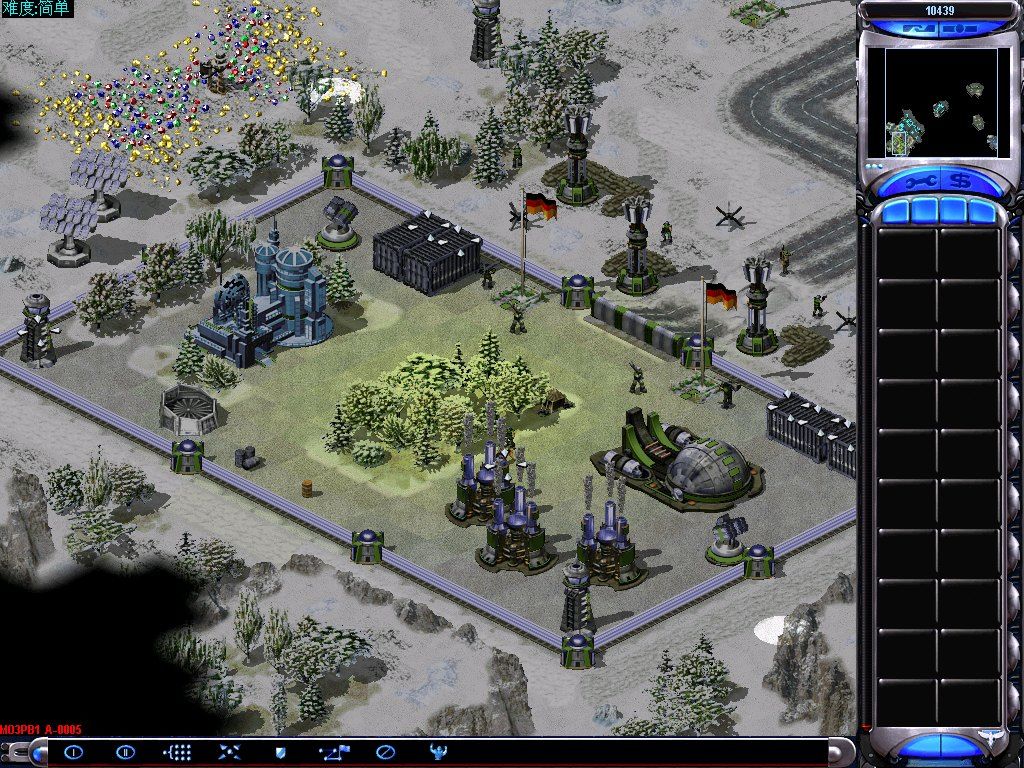Click the circle-slash stop command

coord(385,751)
